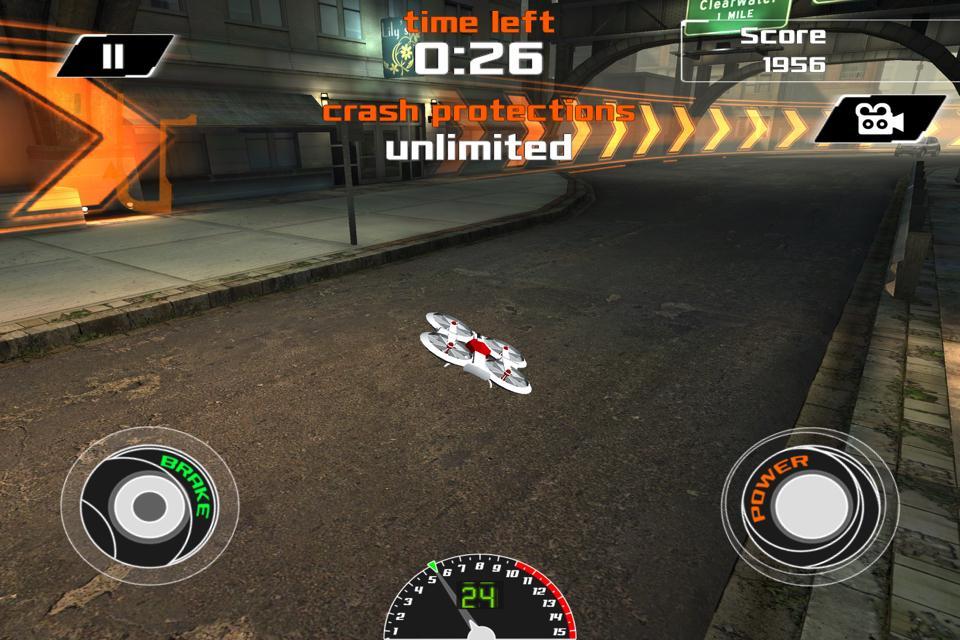Switch the camera view

(877, 119)
